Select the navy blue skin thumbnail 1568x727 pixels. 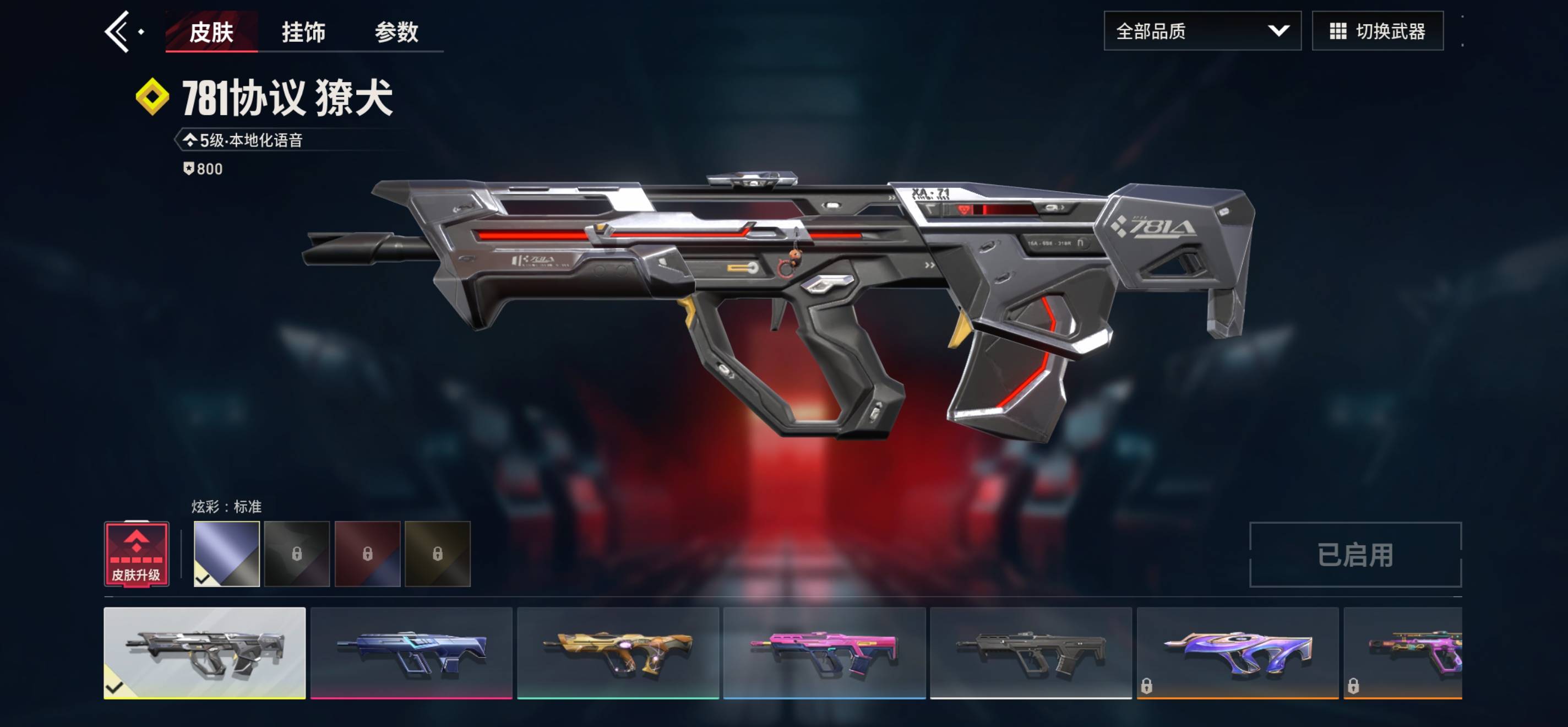pyautogui.click(x=411, y=653)
